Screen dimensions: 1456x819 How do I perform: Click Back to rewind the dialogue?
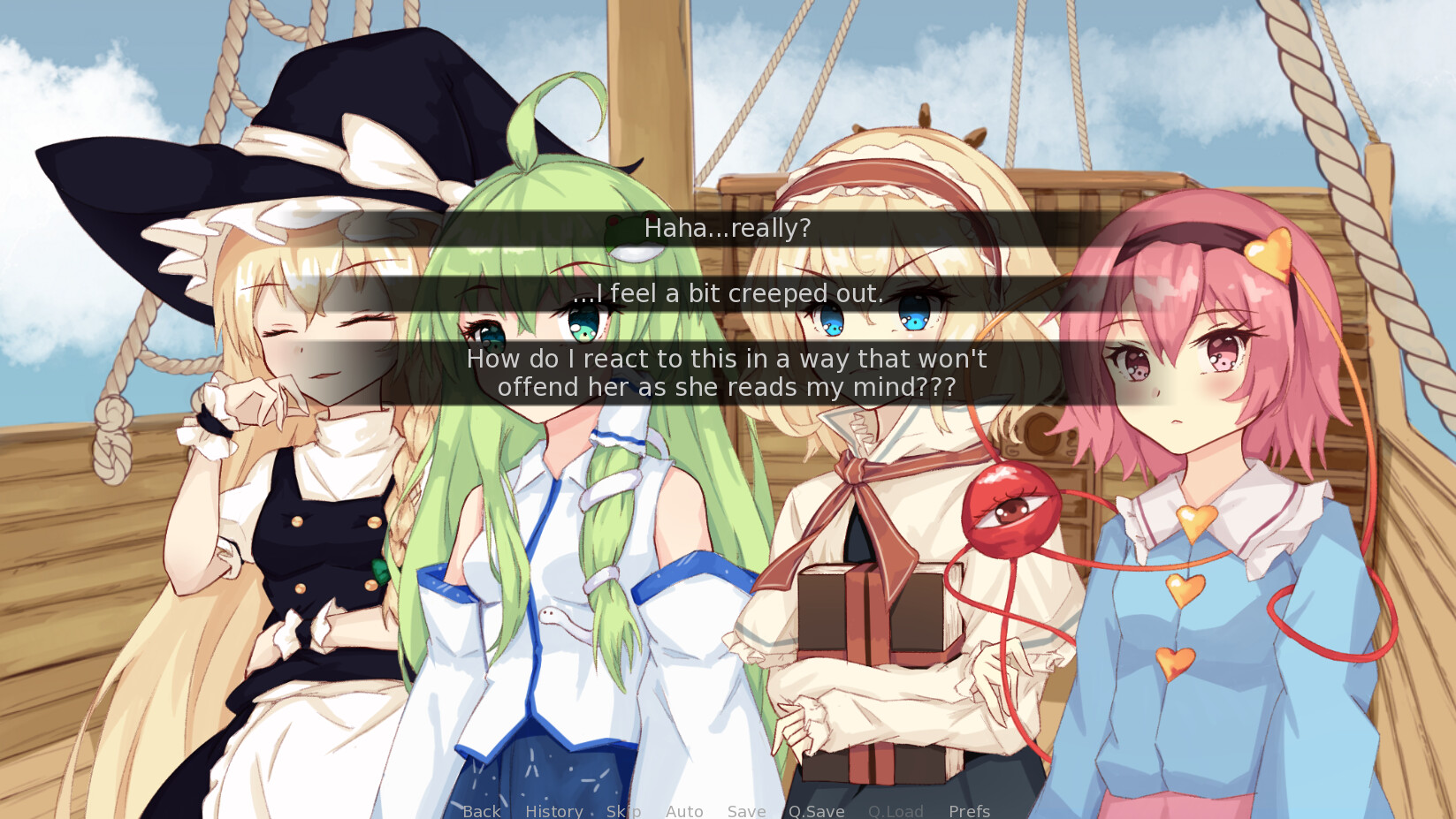tap(480, 811)
